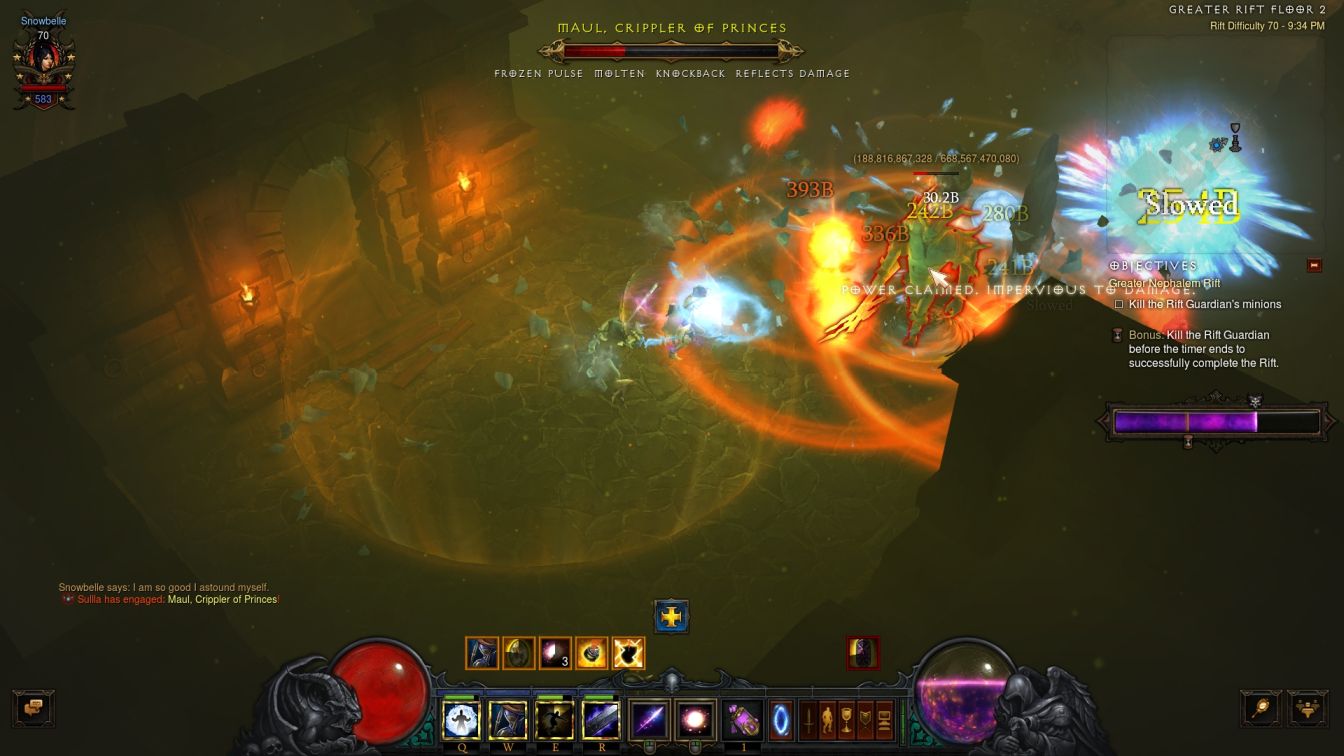The image size is (1344, 756).
Task: Open the character inventory figure button
Action: click(827, 720)
